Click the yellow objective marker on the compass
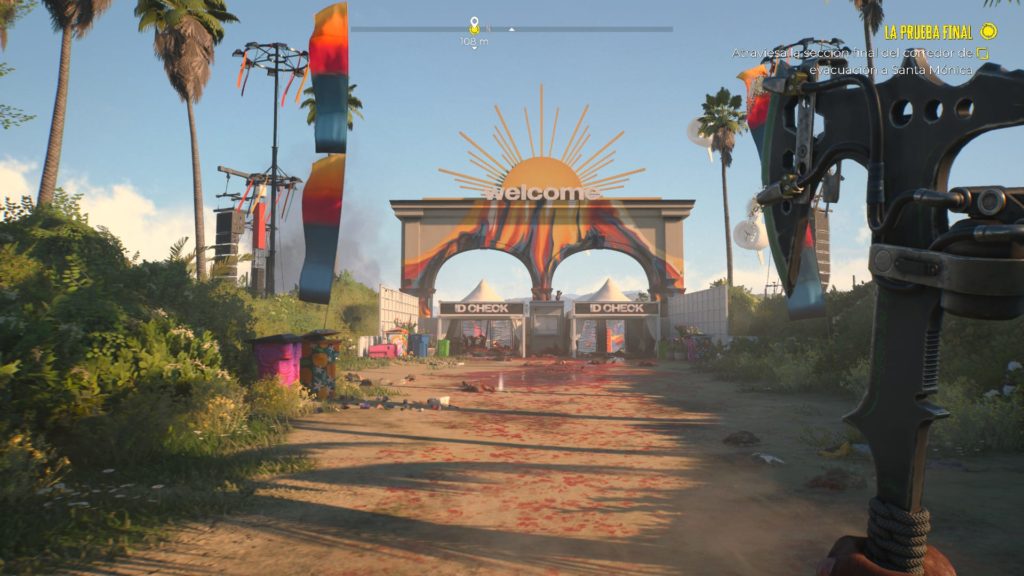This screenshot has width=1024, height=576. tap(474, 25)
